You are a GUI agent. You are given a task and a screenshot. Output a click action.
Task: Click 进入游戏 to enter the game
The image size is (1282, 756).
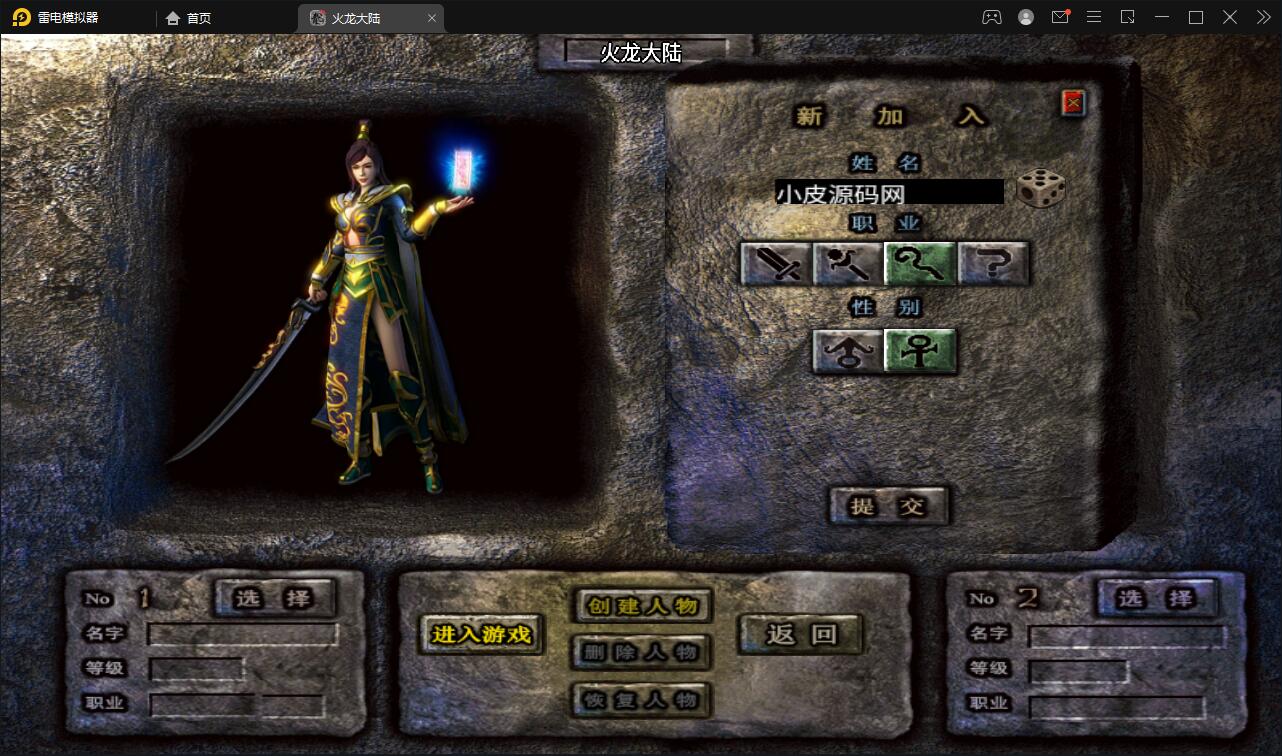click(x=481, y=634)
